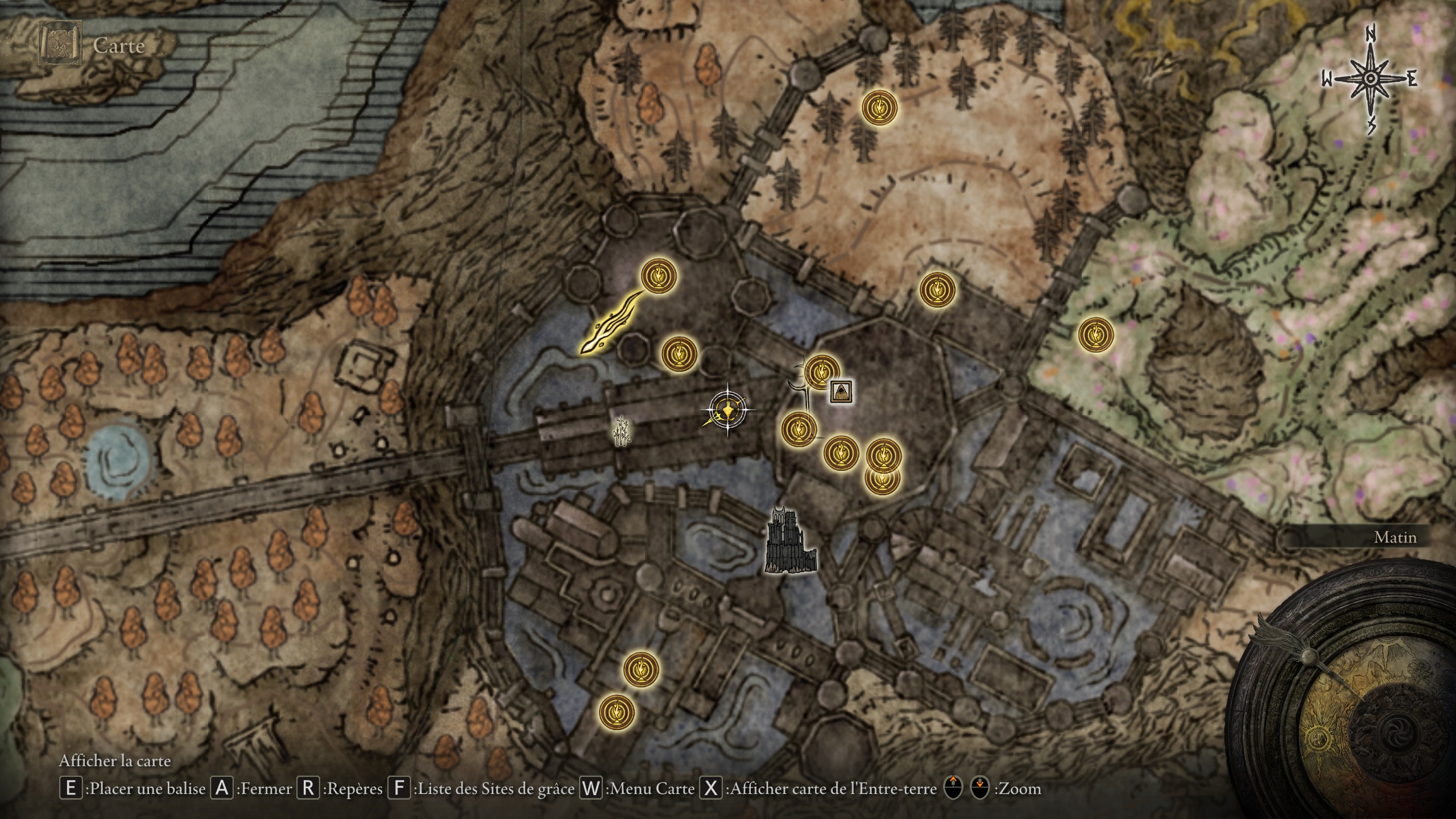
Task: Select the grace site in the northern pine forest
Action: pos(879,108)
